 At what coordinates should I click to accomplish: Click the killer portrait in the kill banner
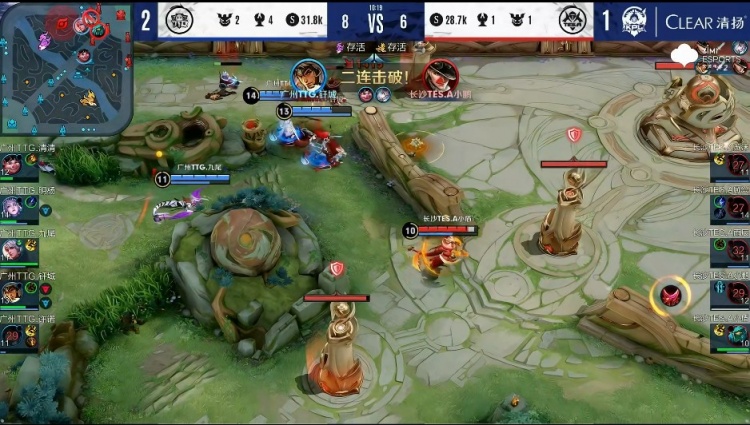pos(308,76)
